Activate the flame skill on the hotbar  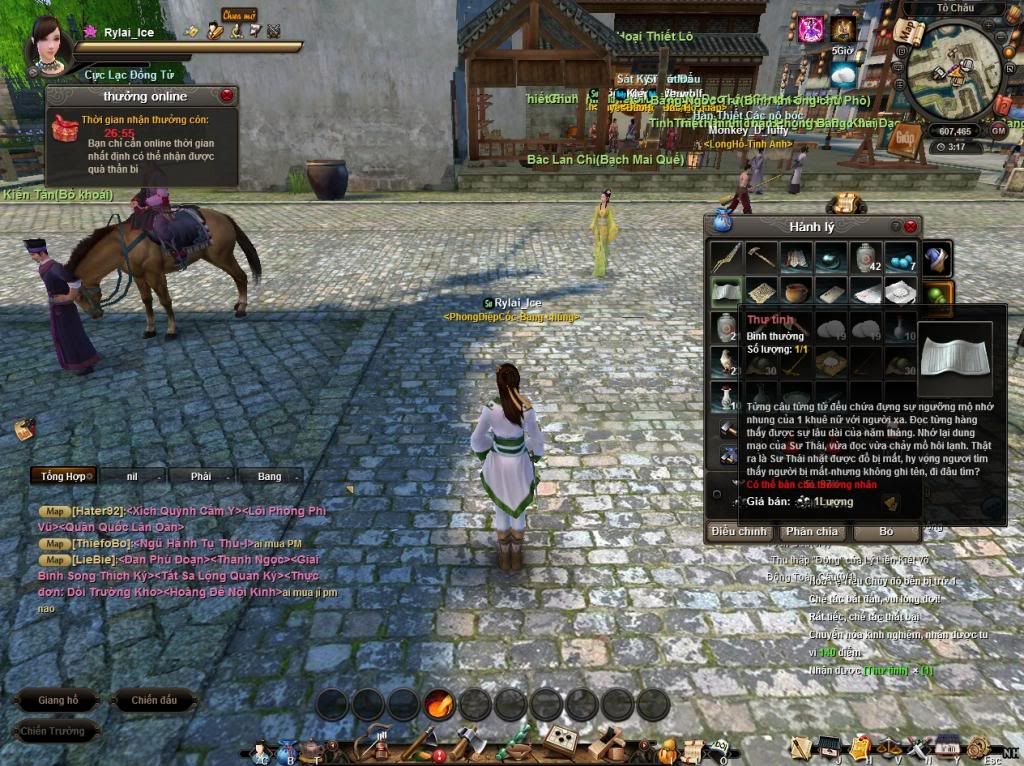point(439,704)
